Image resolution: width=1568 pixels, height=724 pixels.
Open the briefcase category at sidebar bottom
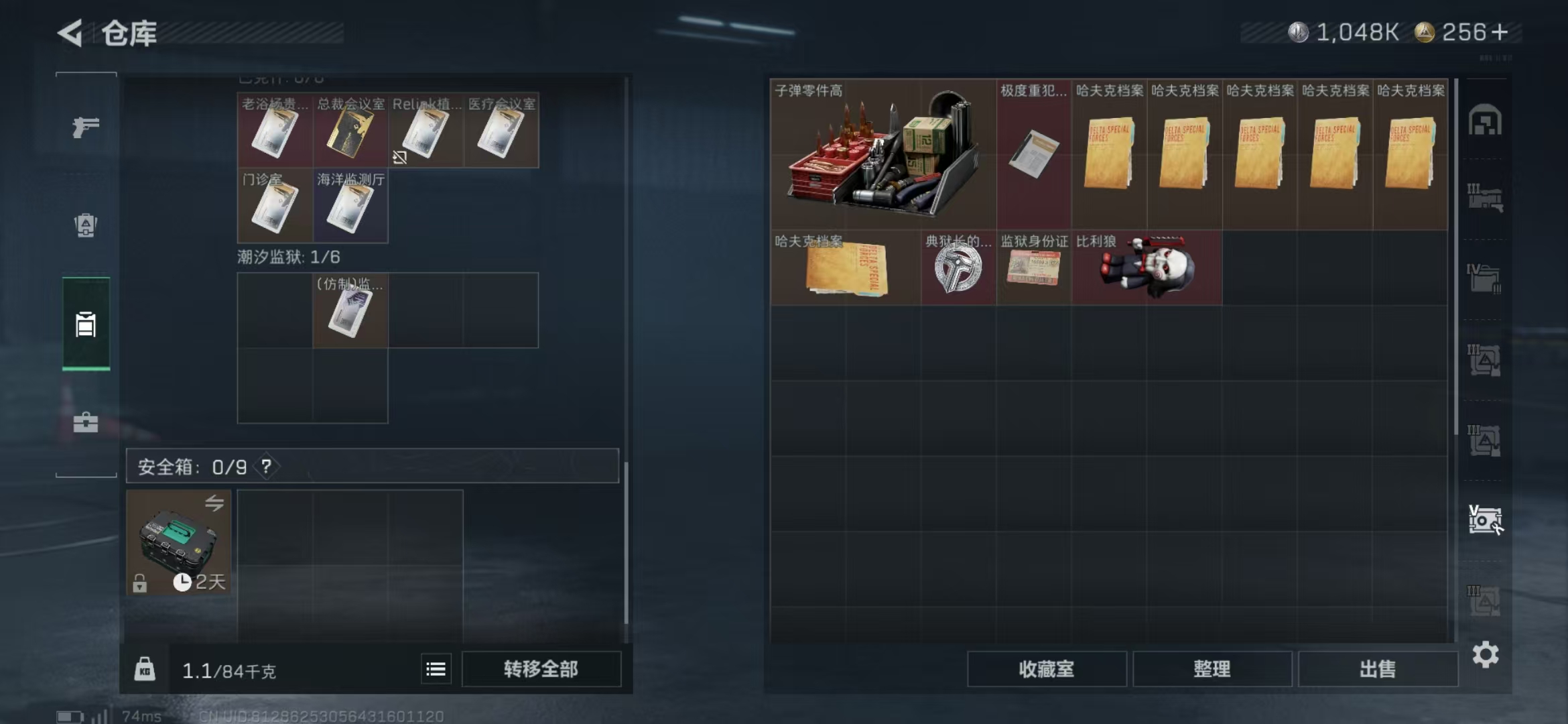point(85,422)
